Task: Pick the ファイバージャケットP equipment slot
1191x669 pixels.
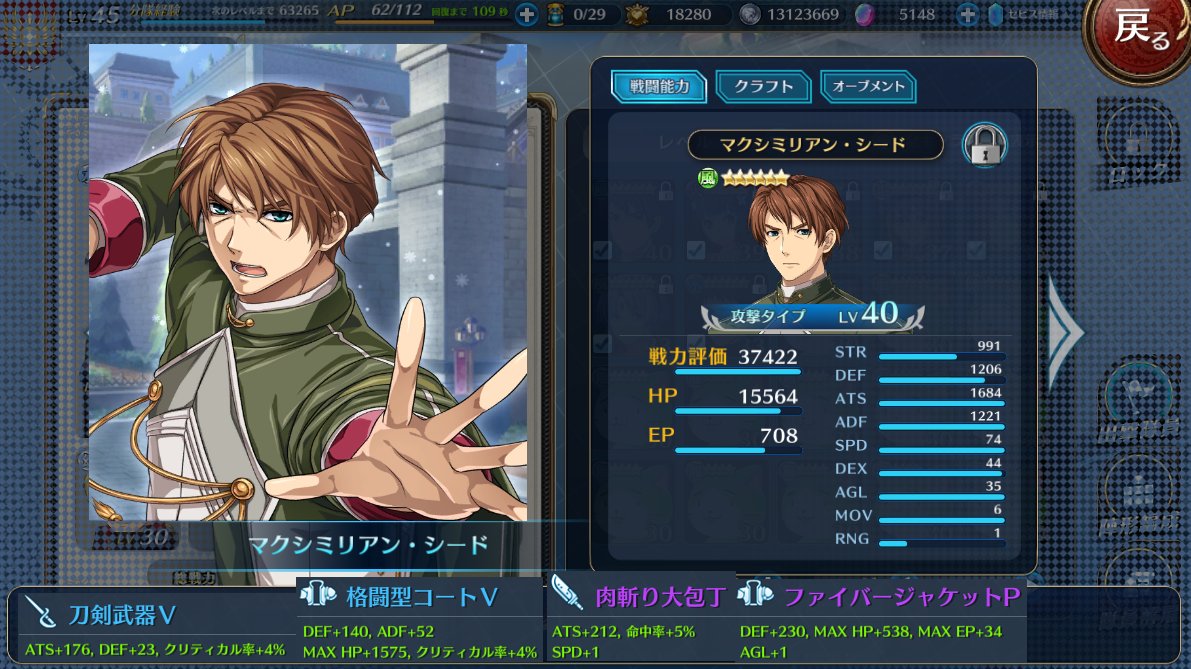Action: (882, 622)
